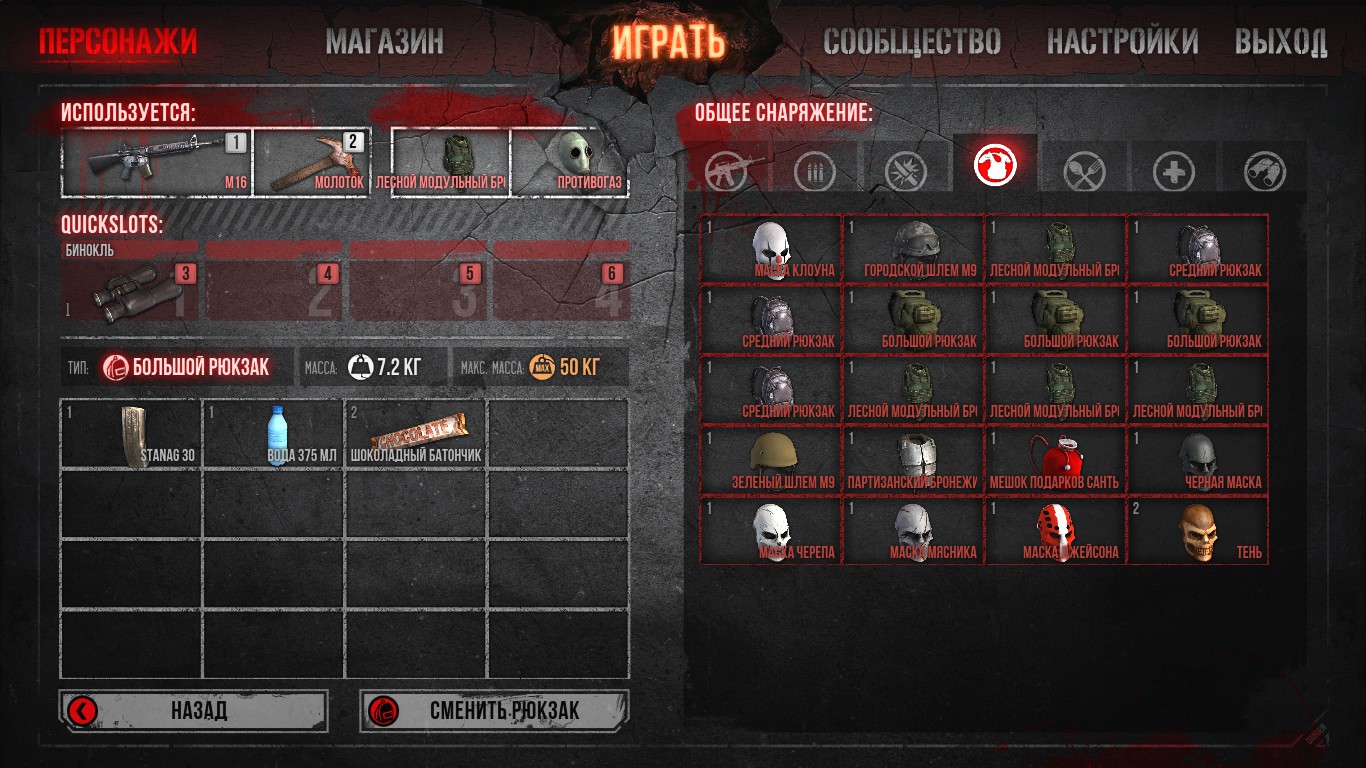Open the Сообщество community menu

coord(911,42)
